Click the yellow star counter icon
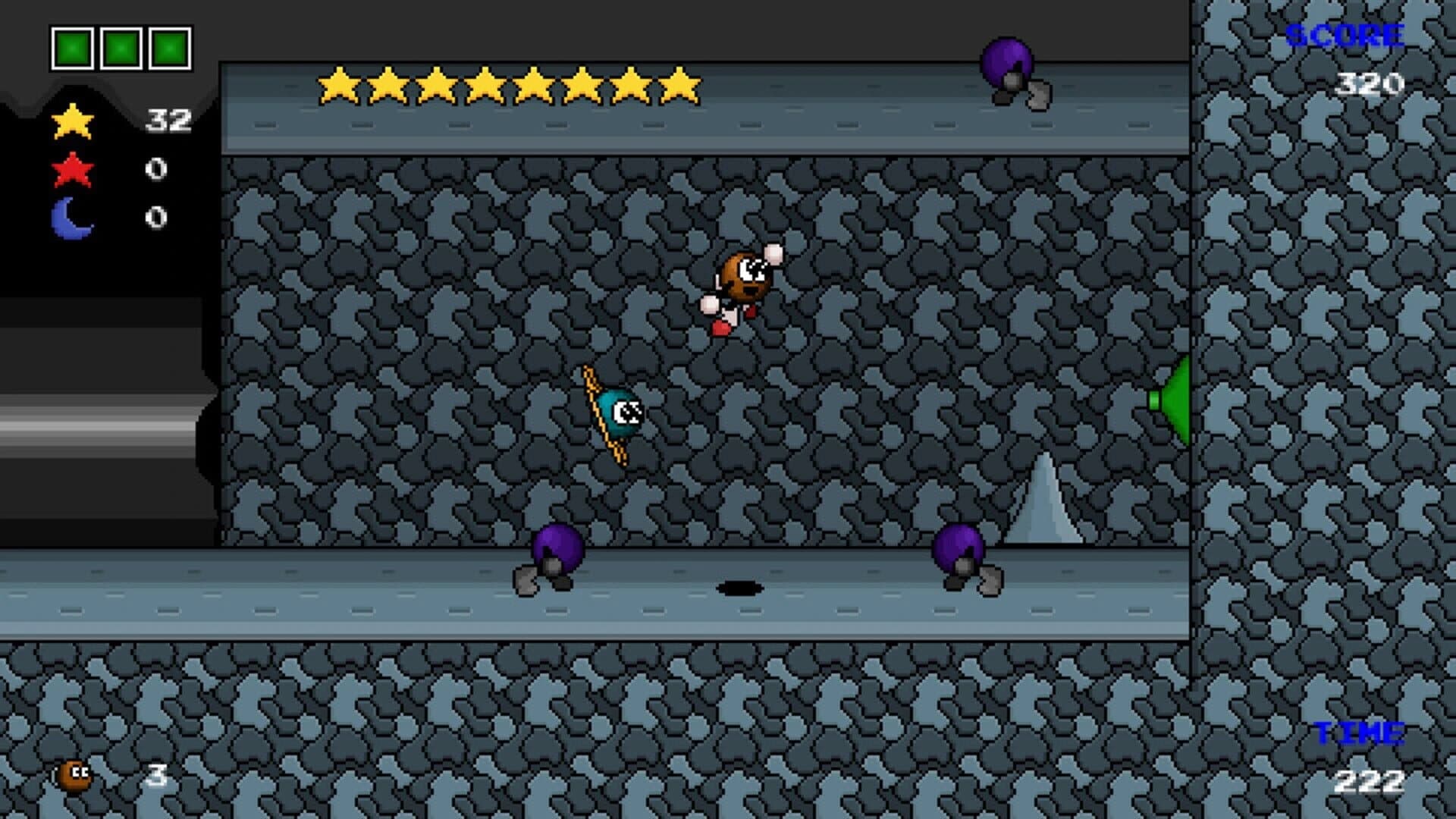Image resolution: width=1456 pixels, height=819 pixels. (72, 119)
